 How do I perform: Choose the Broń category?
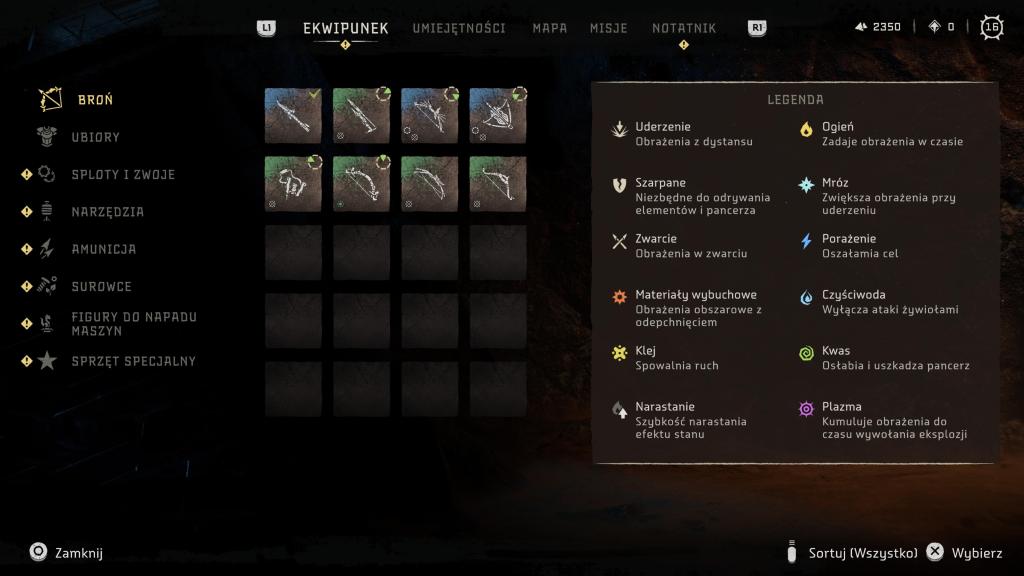[x=95, y=100]
